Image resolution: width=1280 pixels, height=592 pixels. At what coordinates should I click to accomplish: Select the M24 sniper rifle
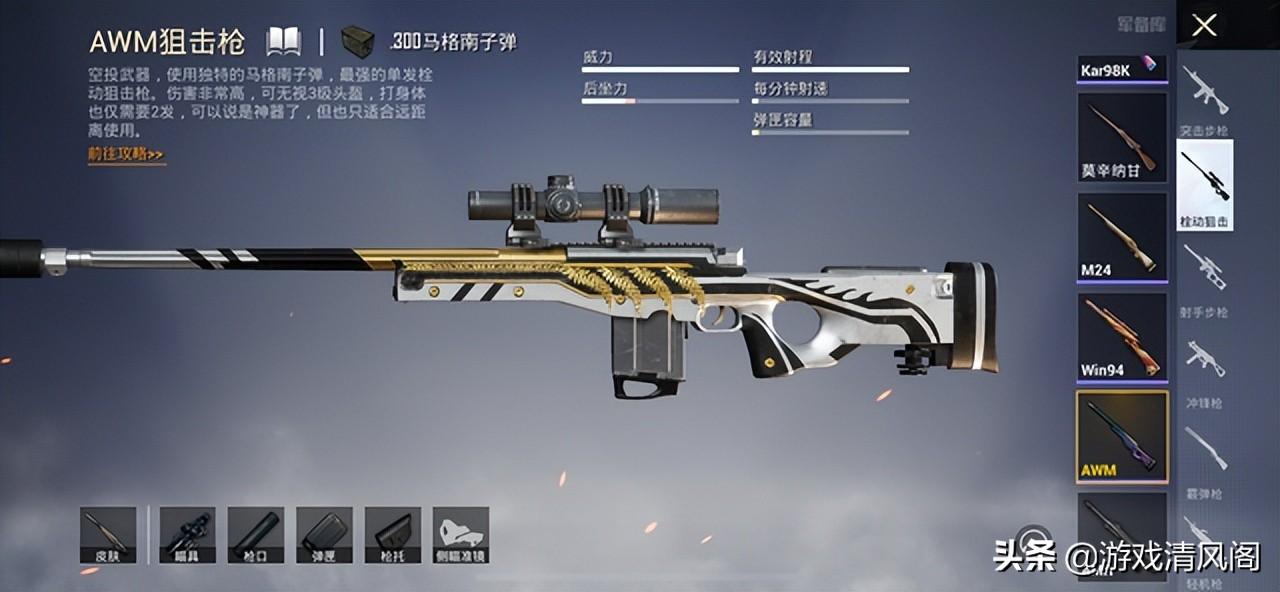(x=1122, y=237)
